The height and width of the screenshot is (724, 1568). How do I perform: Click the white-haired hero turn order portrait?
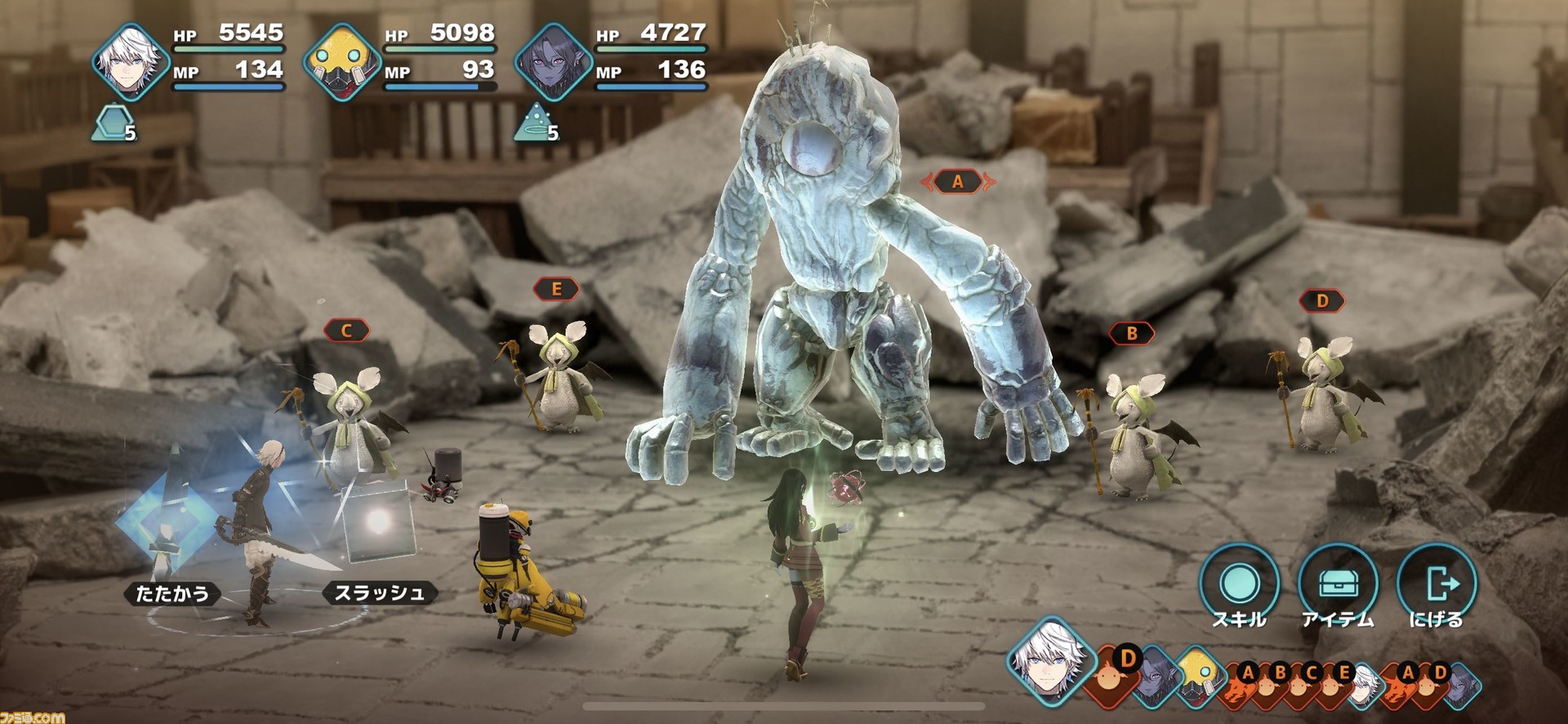(x=1048, y=660)
